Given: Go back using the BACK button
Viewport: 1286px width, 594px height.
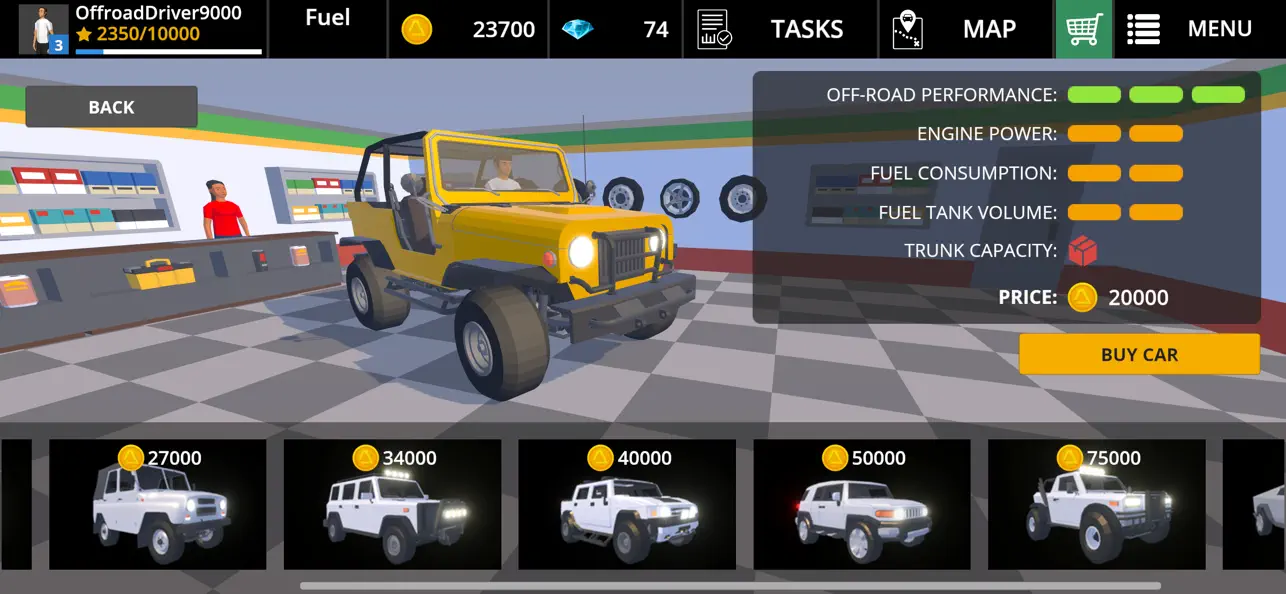Looking at the screenshot, I should pyautogui.click(x=111, y=107).
